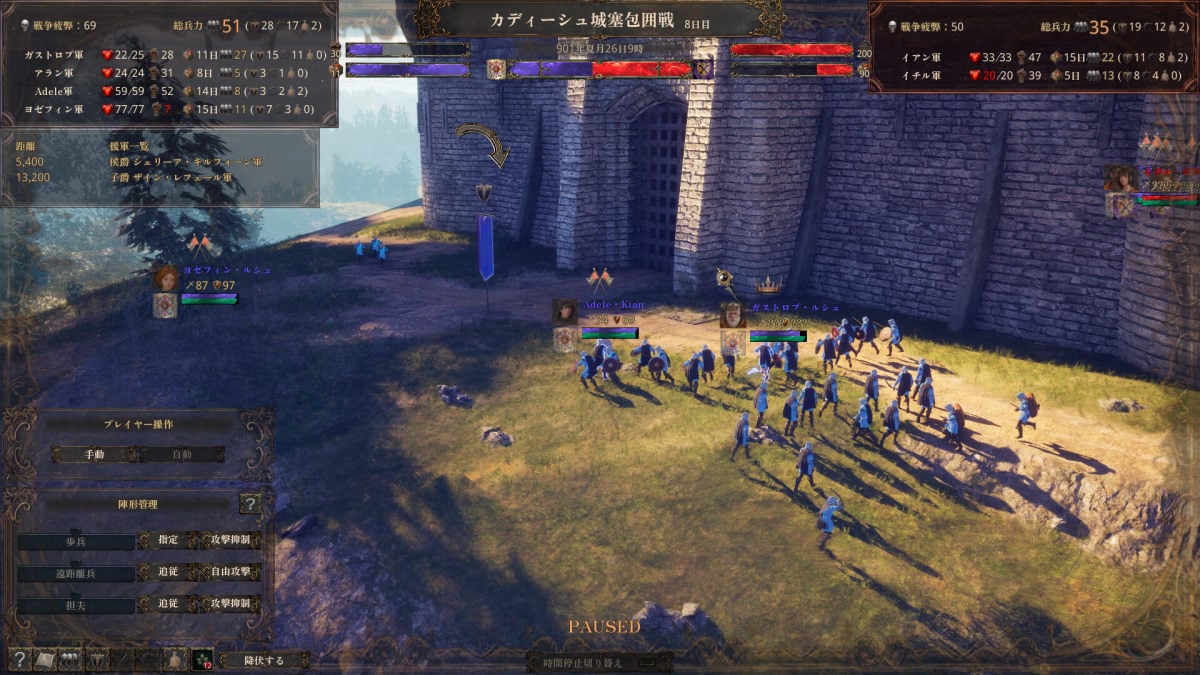Select the 歩兵 infantry formation label
The image size is (1200, 675).
pyautogui.click(x=76, y=542)
